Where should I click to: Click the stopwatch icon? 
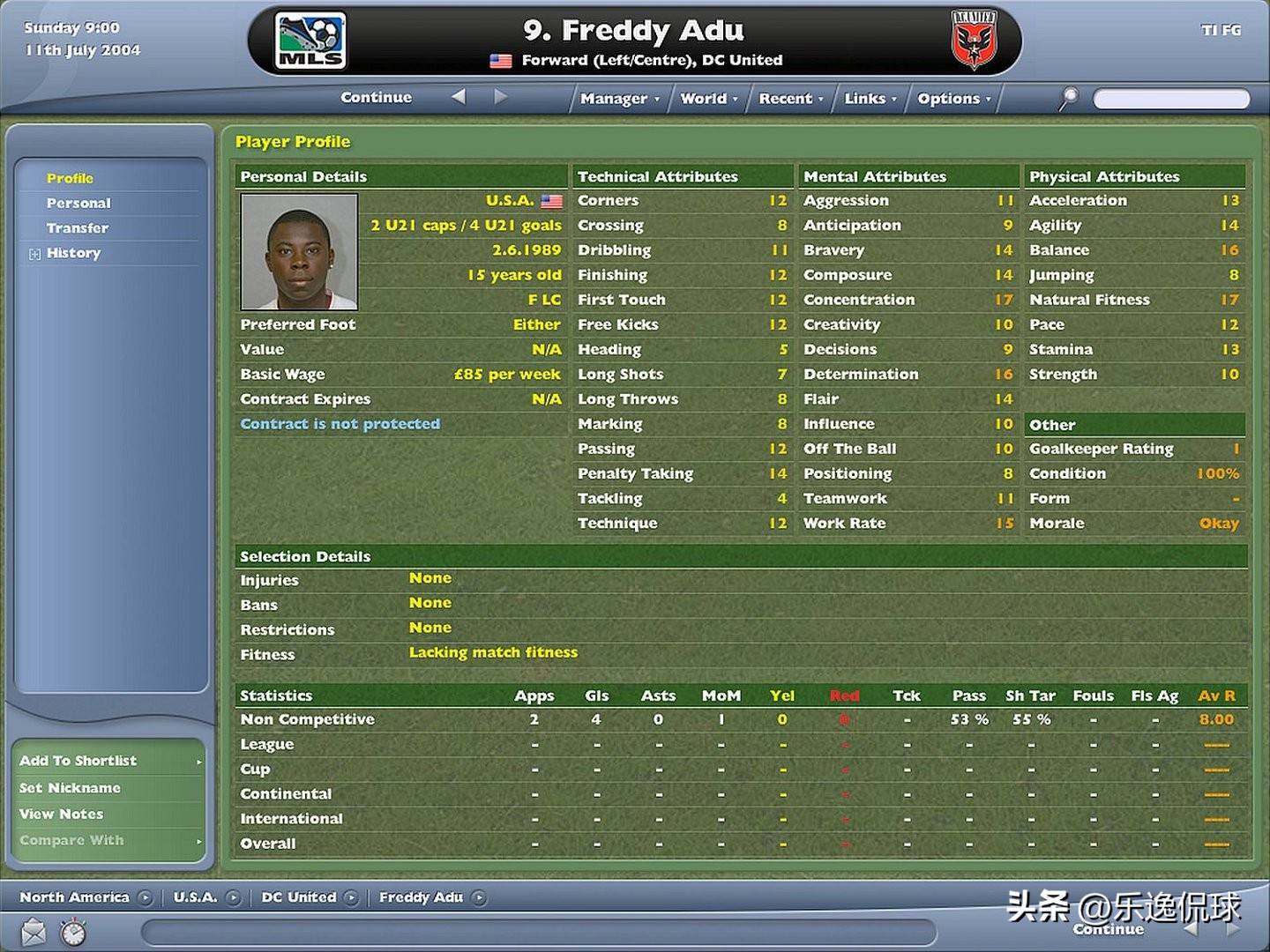[73, 931]
